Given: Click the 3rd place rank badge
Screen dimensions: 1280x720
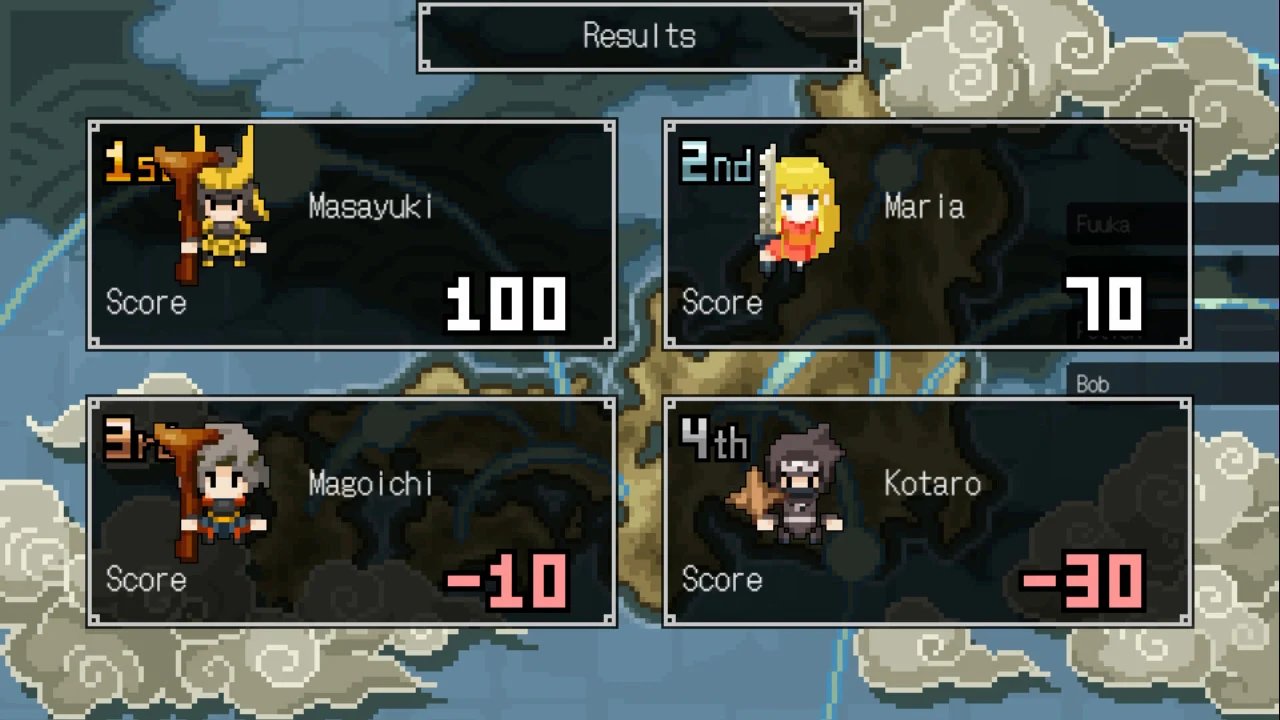Looking at the screenshot, I should point(130,442).
